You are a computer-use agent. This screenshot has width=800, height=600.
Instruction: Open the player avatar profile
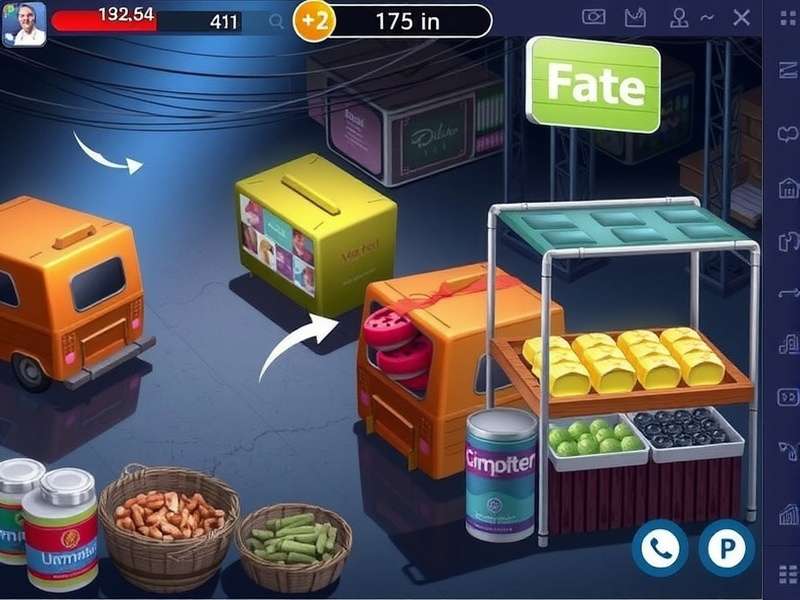tap(24, 23)
